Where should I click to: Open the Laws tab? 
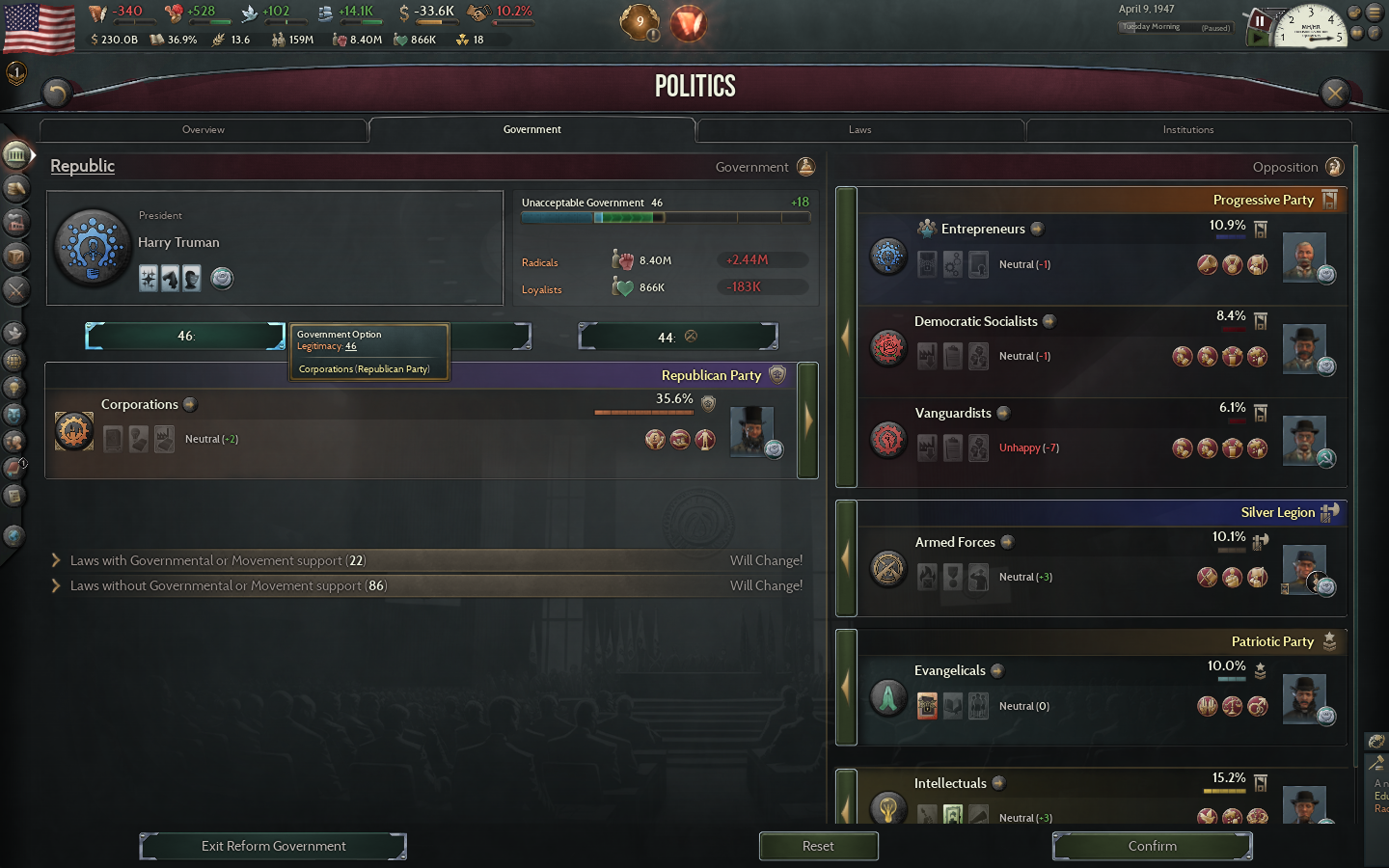point(859,129)
